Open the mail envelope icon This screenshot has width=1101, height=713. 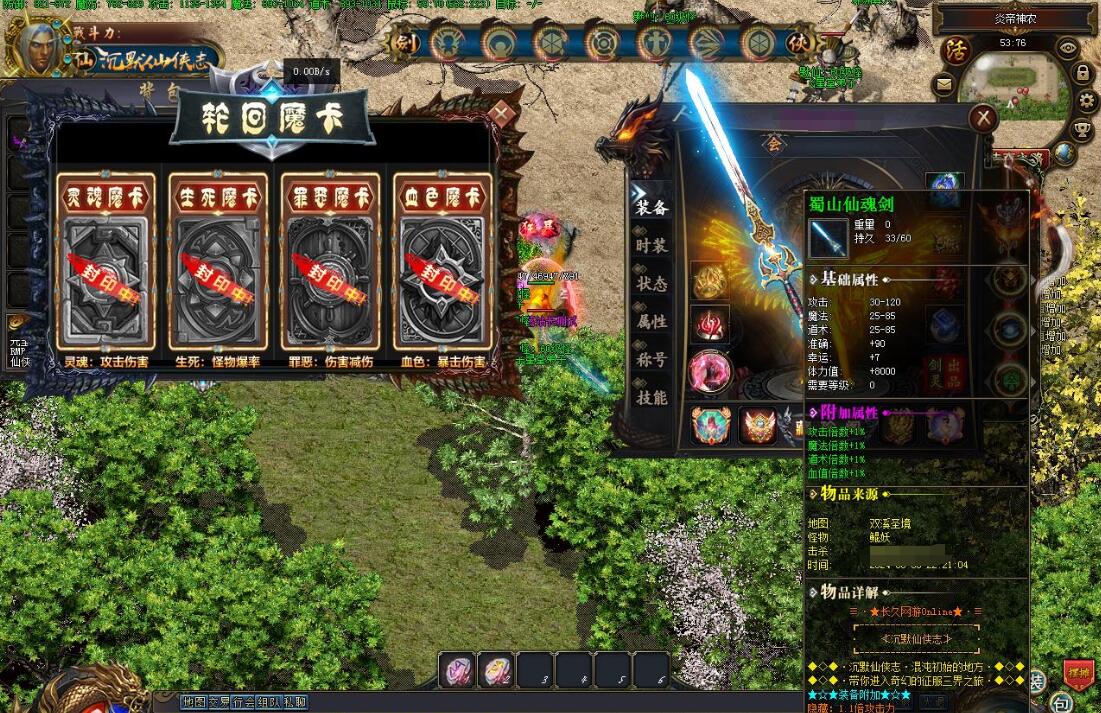tap(944, 86)
